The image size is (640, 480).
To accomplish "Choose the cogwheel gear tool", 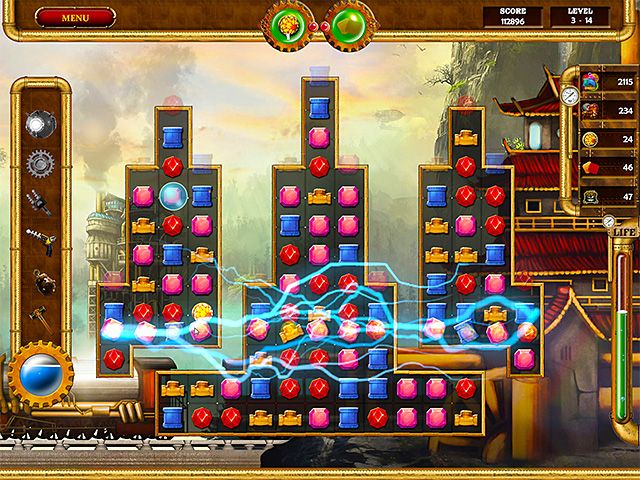I will pyautogui.click(x=39, y=161).
